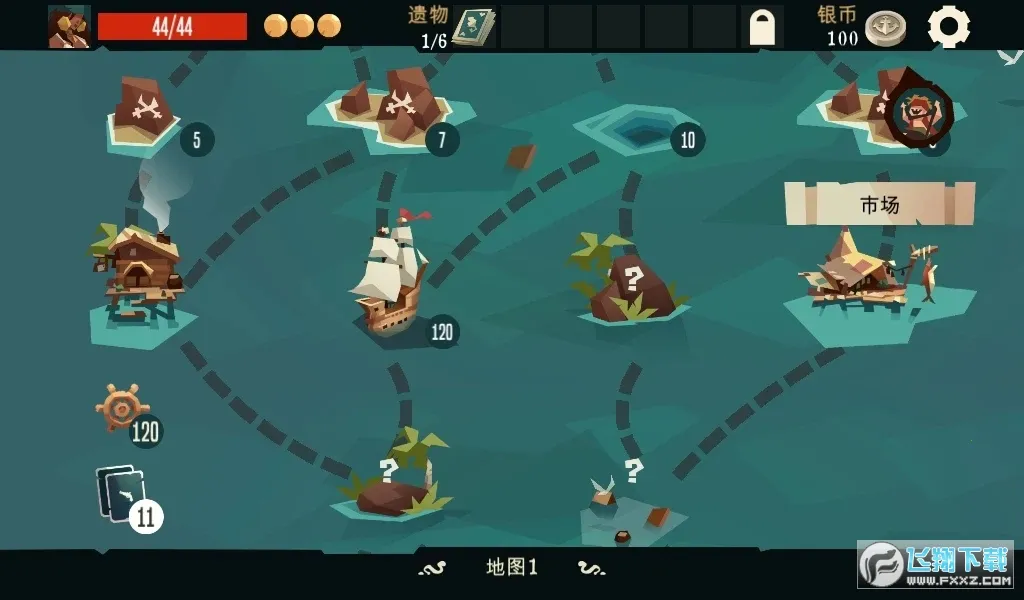The width and height of the screenshot is (1024, 600).
Task: Click the padlock icon beside relic slots
Action: click(764, 27)
